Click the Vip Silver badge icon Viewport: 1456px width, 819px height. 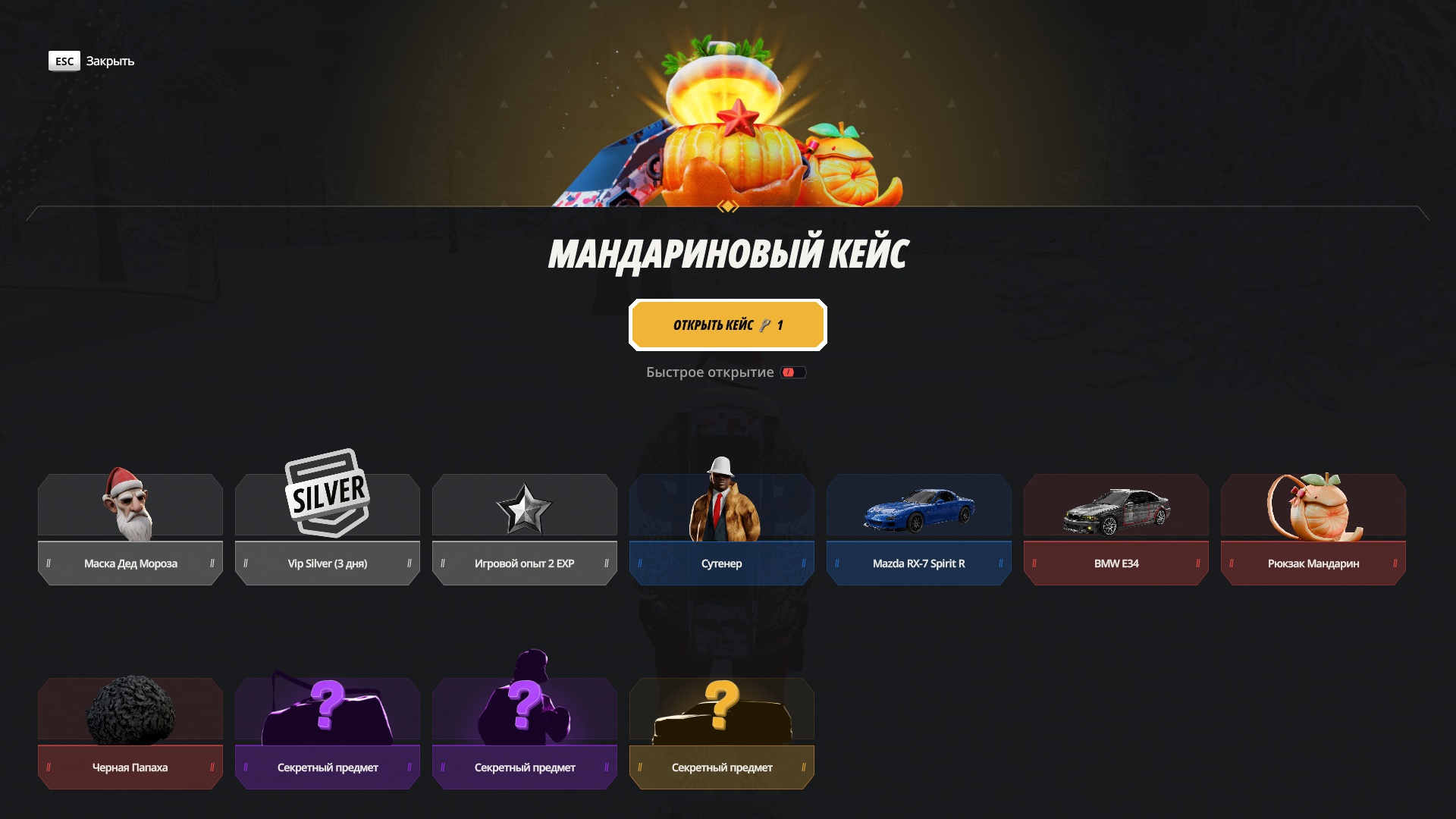[x=327, y=494]
